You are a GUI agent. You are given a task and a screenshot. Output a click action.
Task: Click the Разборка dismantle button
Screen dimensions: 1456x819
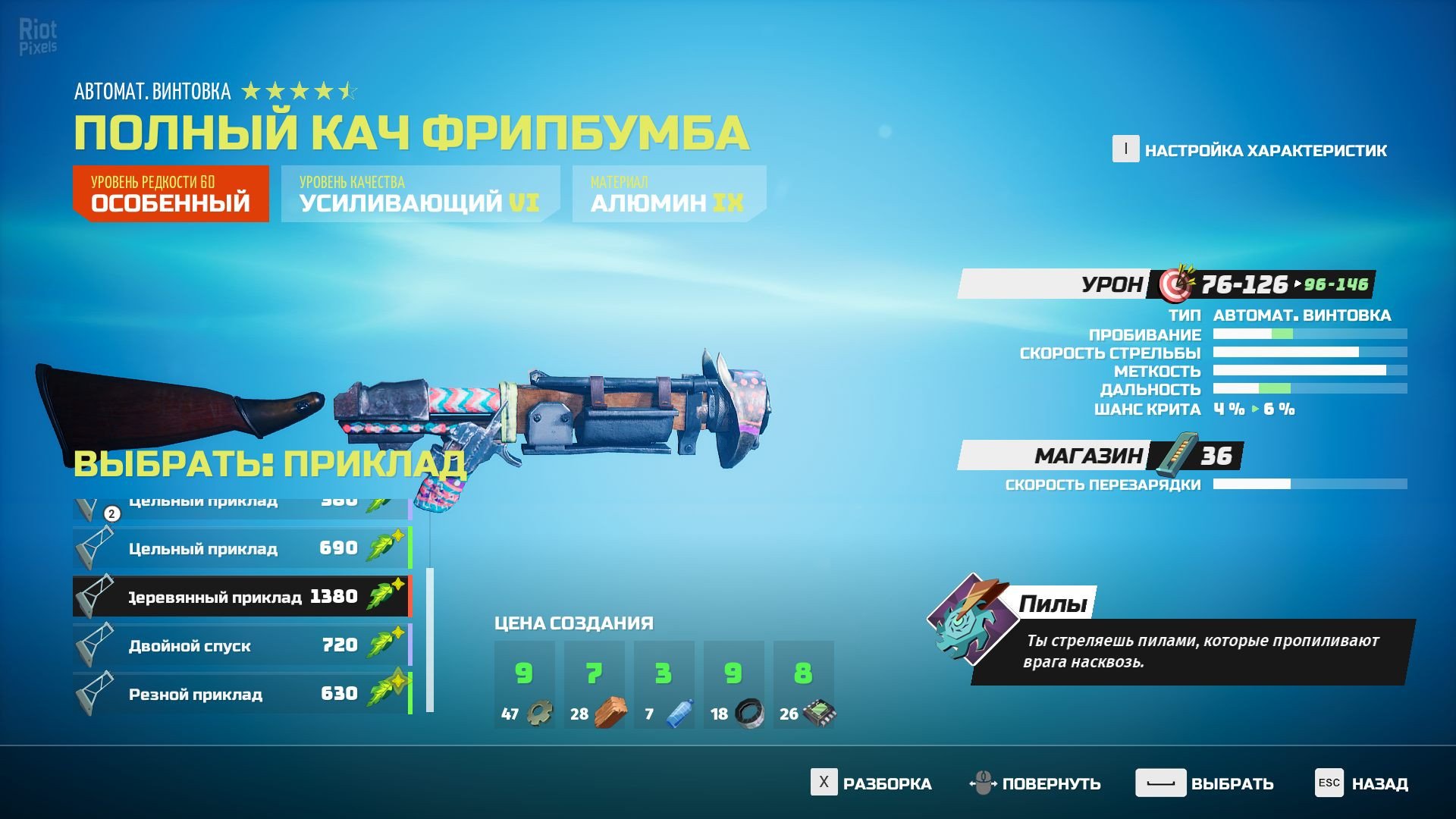point(871,783)
